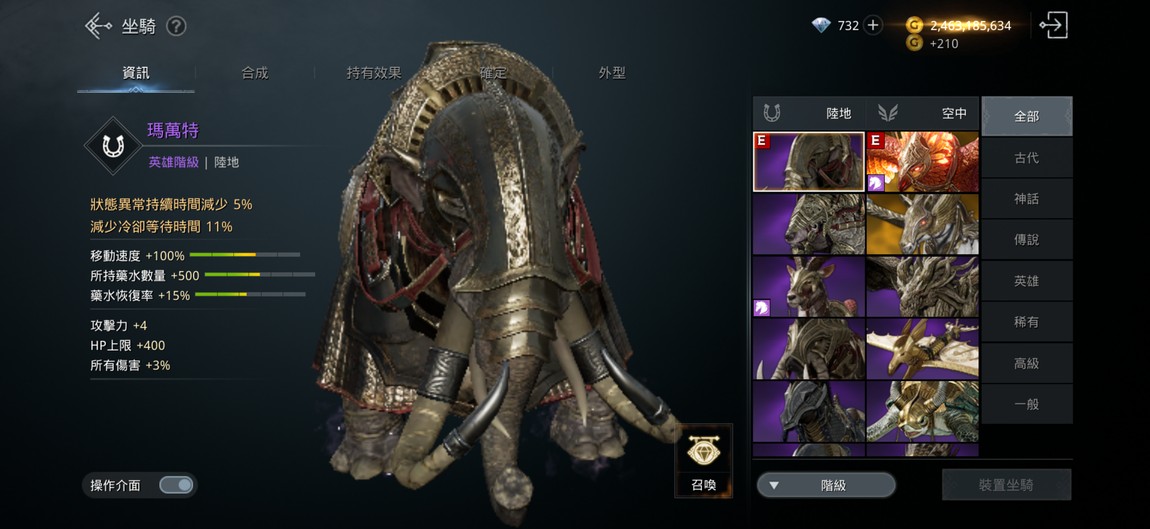This screenshot has height=529, width=1150.
Task: Switch to the 外型 tab
Action: 611,73
